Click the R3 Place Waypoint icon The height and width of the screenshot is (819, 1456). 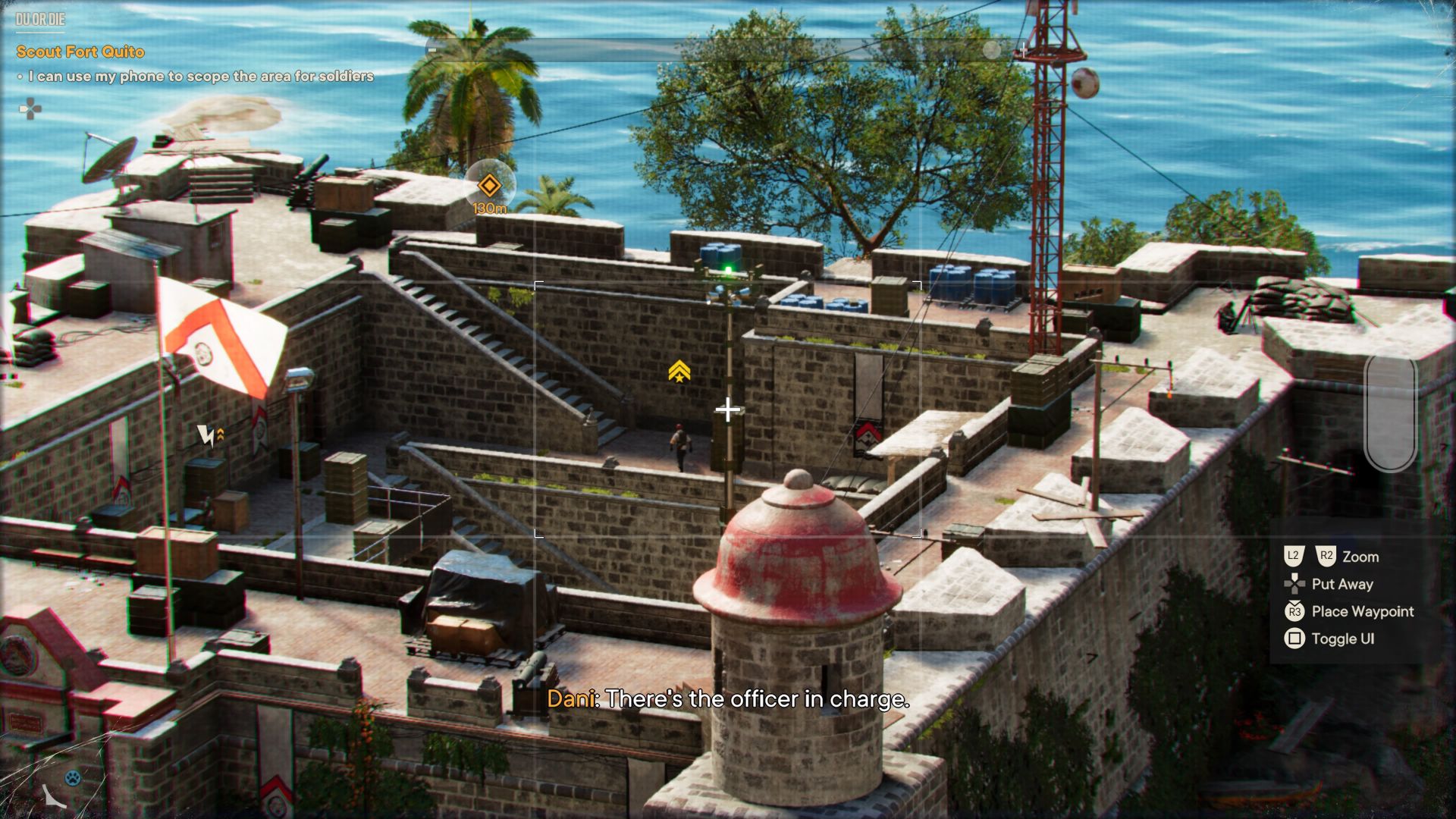(1294, 611)
